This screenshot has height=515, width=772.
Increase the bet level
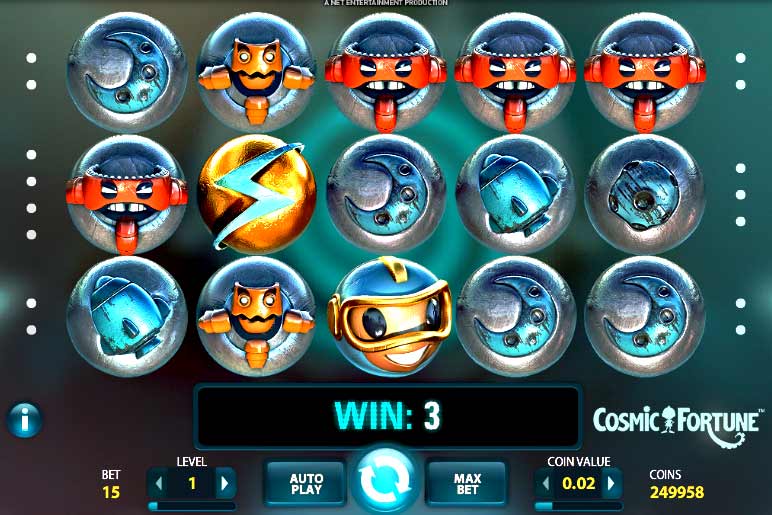224,484
